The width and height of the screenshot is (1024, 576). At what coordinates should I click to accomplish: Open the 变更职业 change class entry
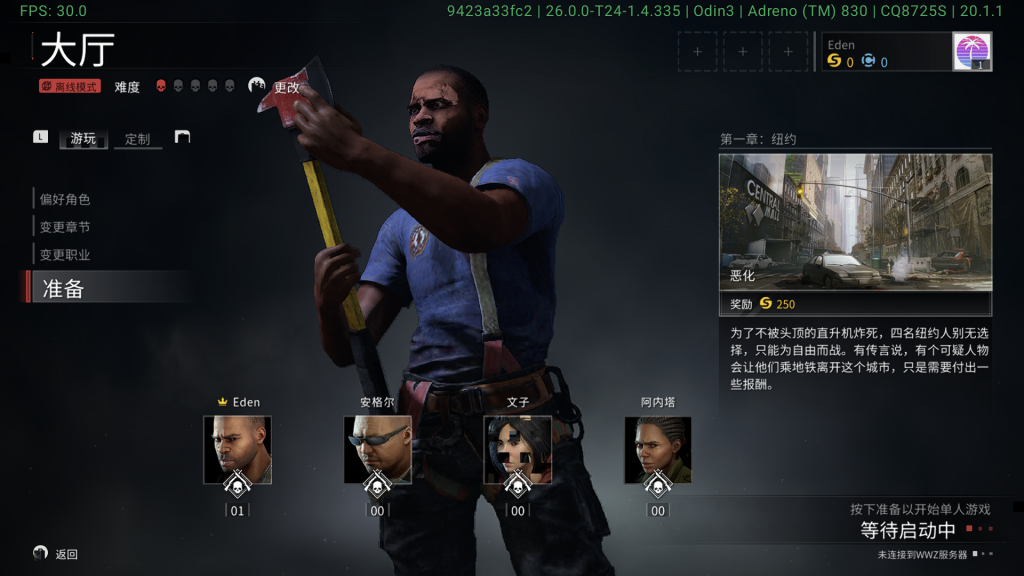click(x=65, y=255)
